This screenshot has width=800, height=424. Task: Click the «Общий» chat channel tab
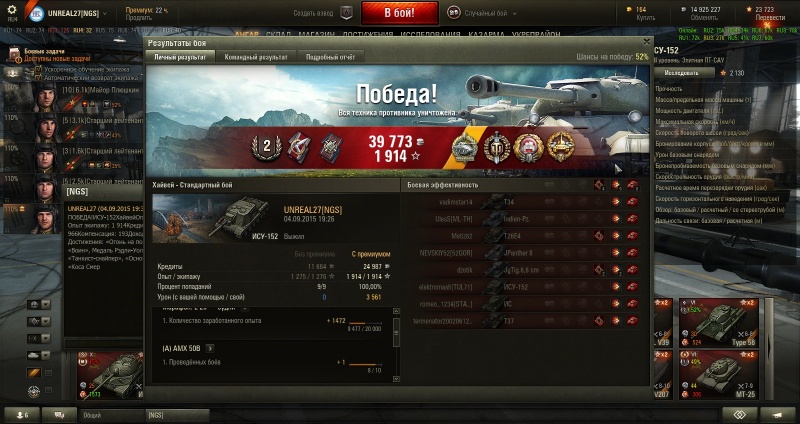92,414
